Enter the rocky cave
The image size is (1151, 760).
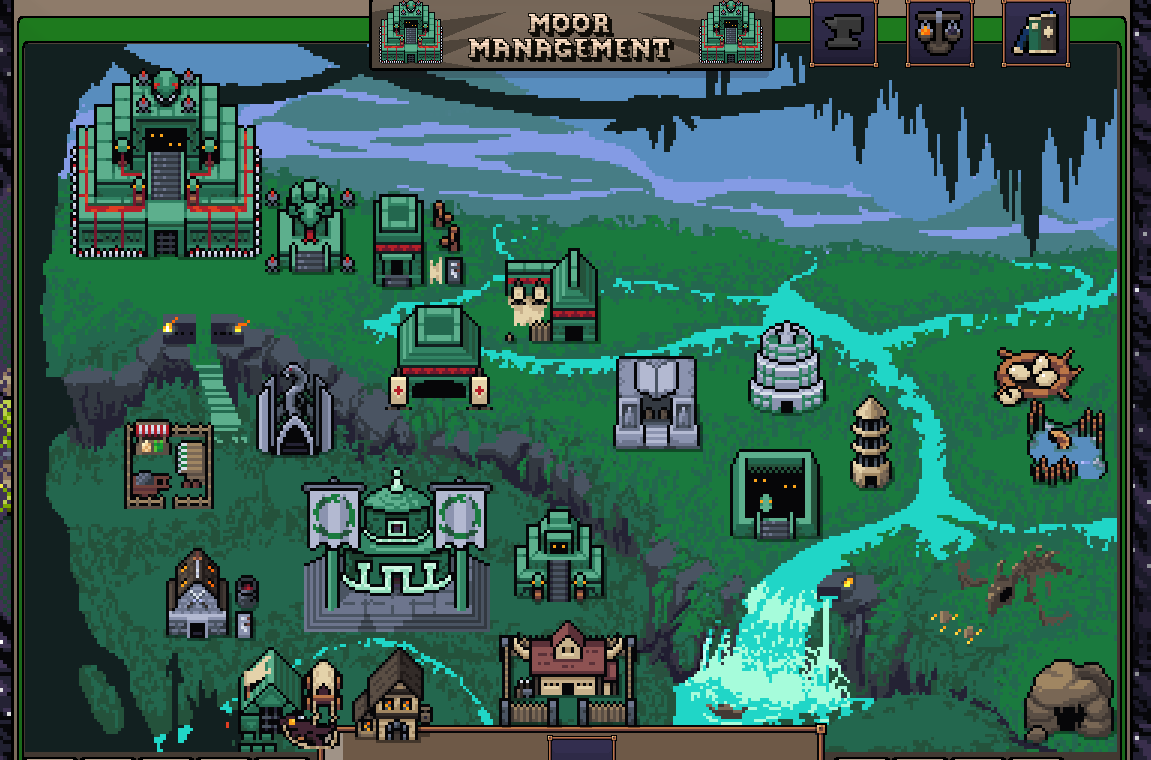1069,703
